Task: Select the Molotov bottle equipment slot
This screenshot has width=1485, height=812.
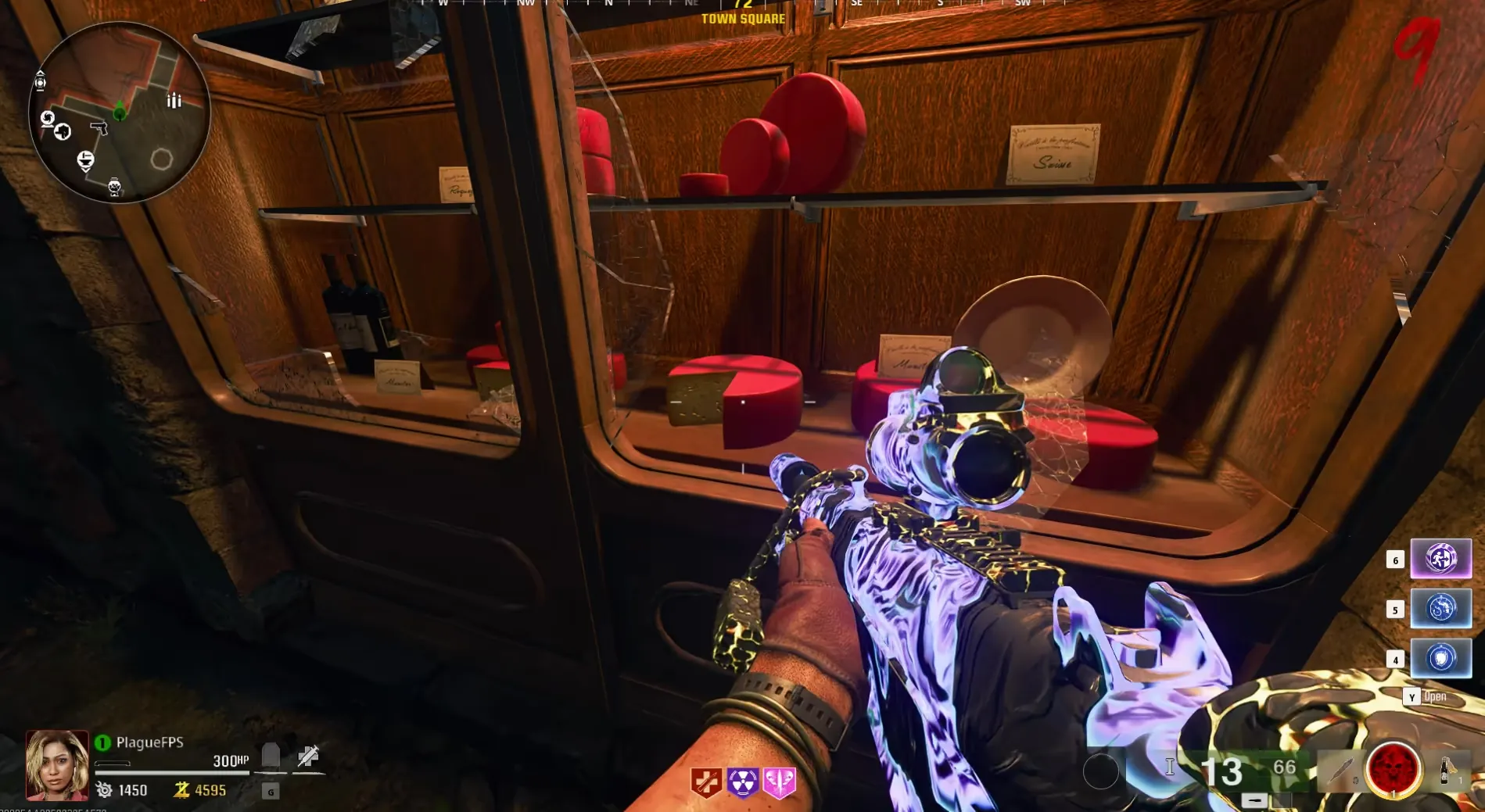Action: [1446, 770]
